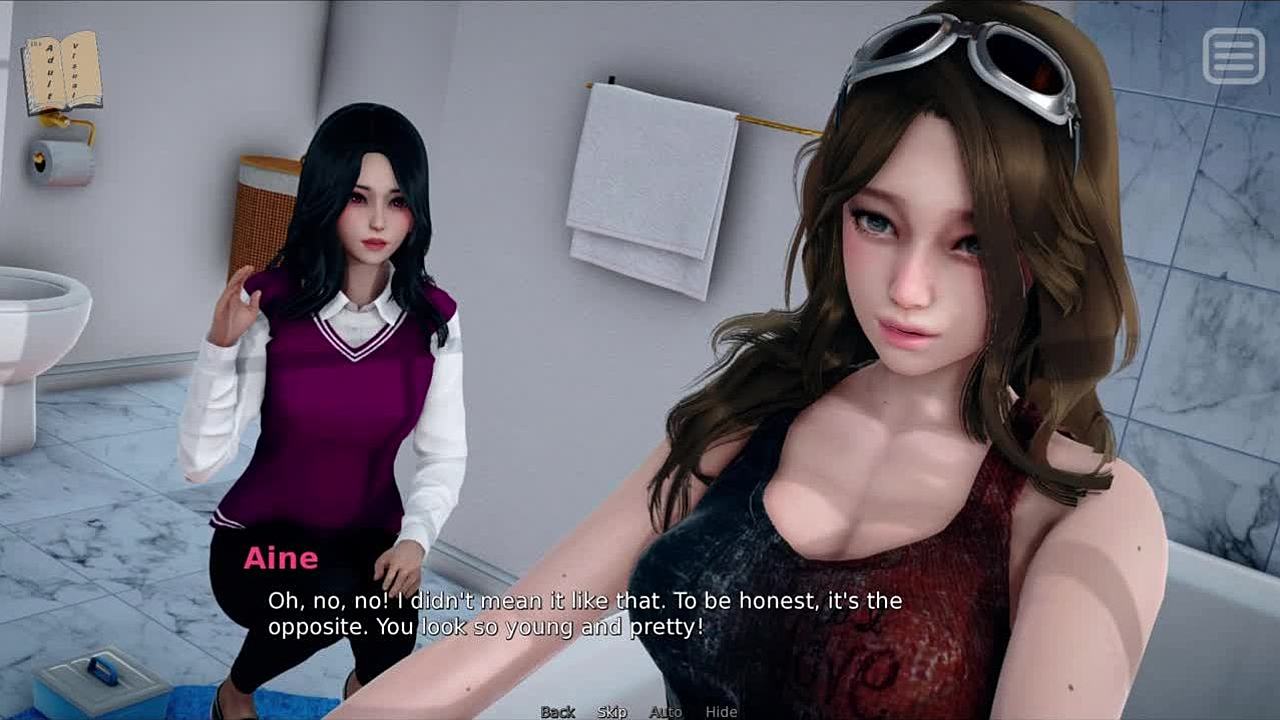Viewport: 1280px width, 720px height.
Task: Open the hamburger menu icon
Action: tap(1233, 55)
